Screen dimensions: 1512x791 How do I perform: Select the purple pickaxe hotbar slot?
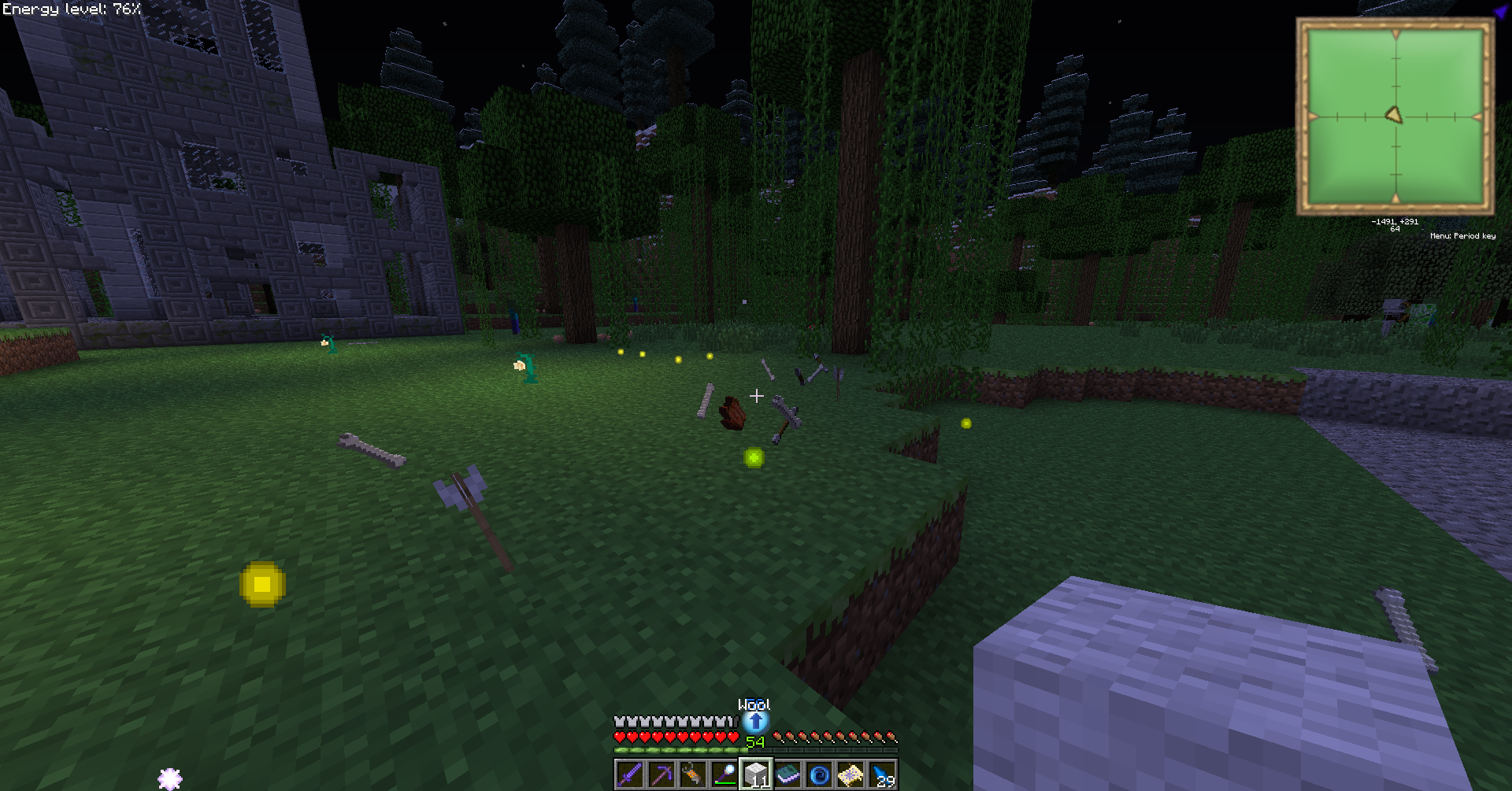(661, 774)
